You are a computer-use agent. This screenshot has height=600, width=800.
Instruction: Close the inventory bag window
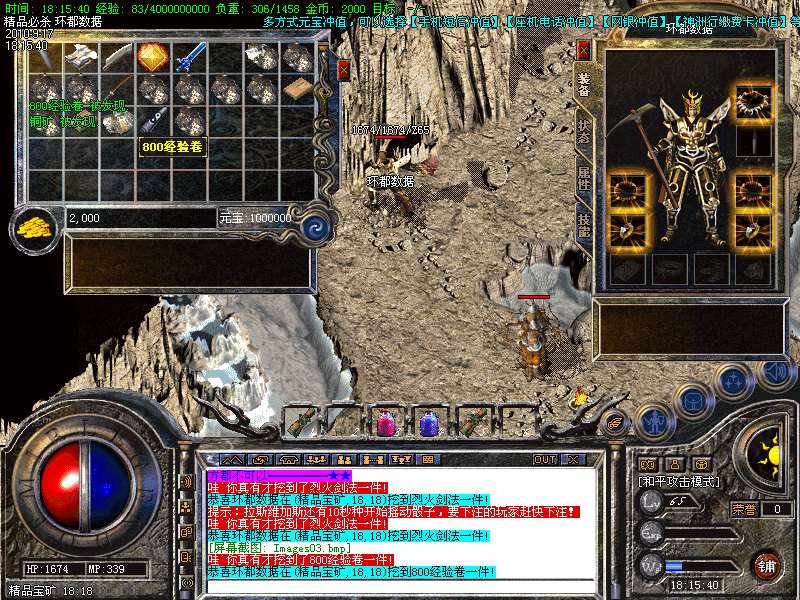pos(343,69)
